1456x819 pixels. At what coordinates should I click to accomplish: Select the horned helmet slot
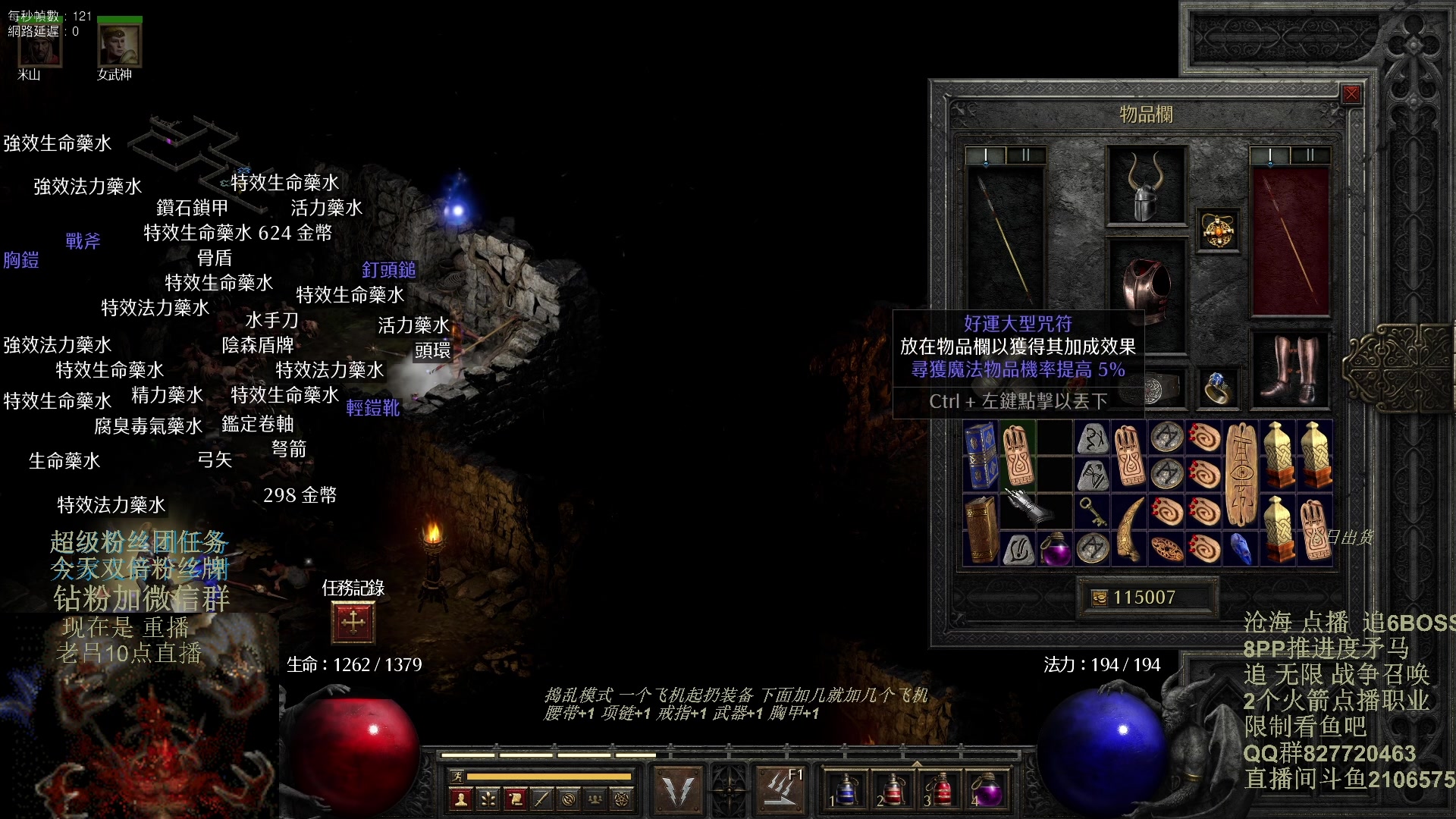pyautogui.click(x=1146, y=186)
